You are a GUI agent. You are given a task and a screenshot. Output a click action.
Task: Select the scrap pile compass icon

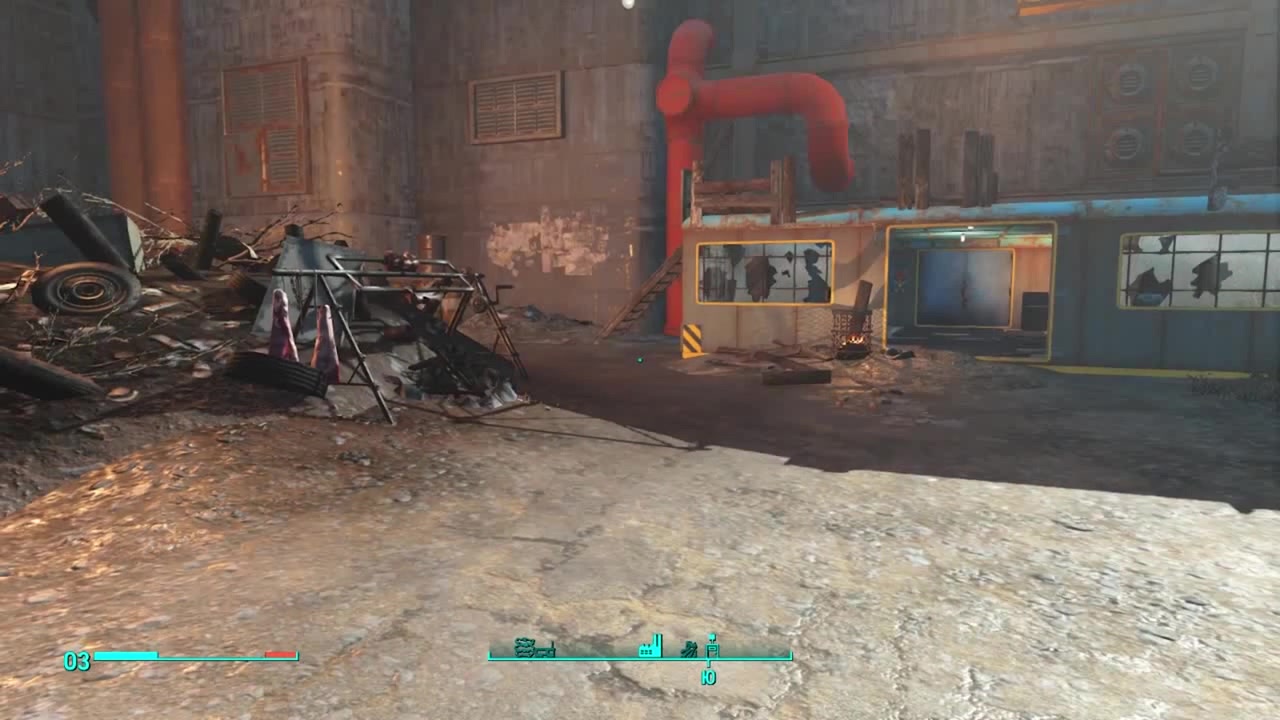tap(690, 648)
